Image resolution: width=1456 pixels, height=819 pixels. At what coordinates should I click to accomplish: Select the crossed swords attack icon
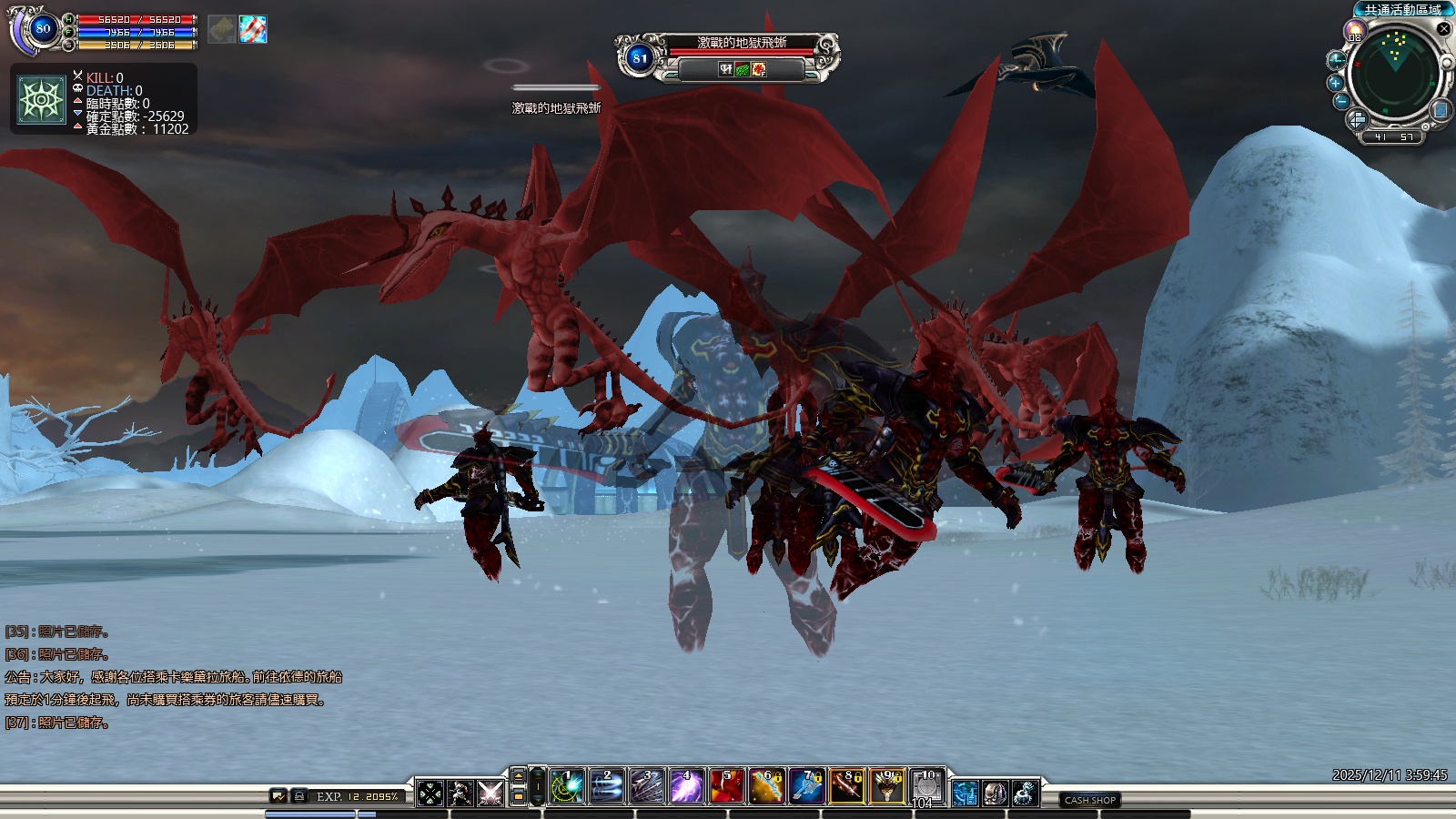click(x=490, y=794)
